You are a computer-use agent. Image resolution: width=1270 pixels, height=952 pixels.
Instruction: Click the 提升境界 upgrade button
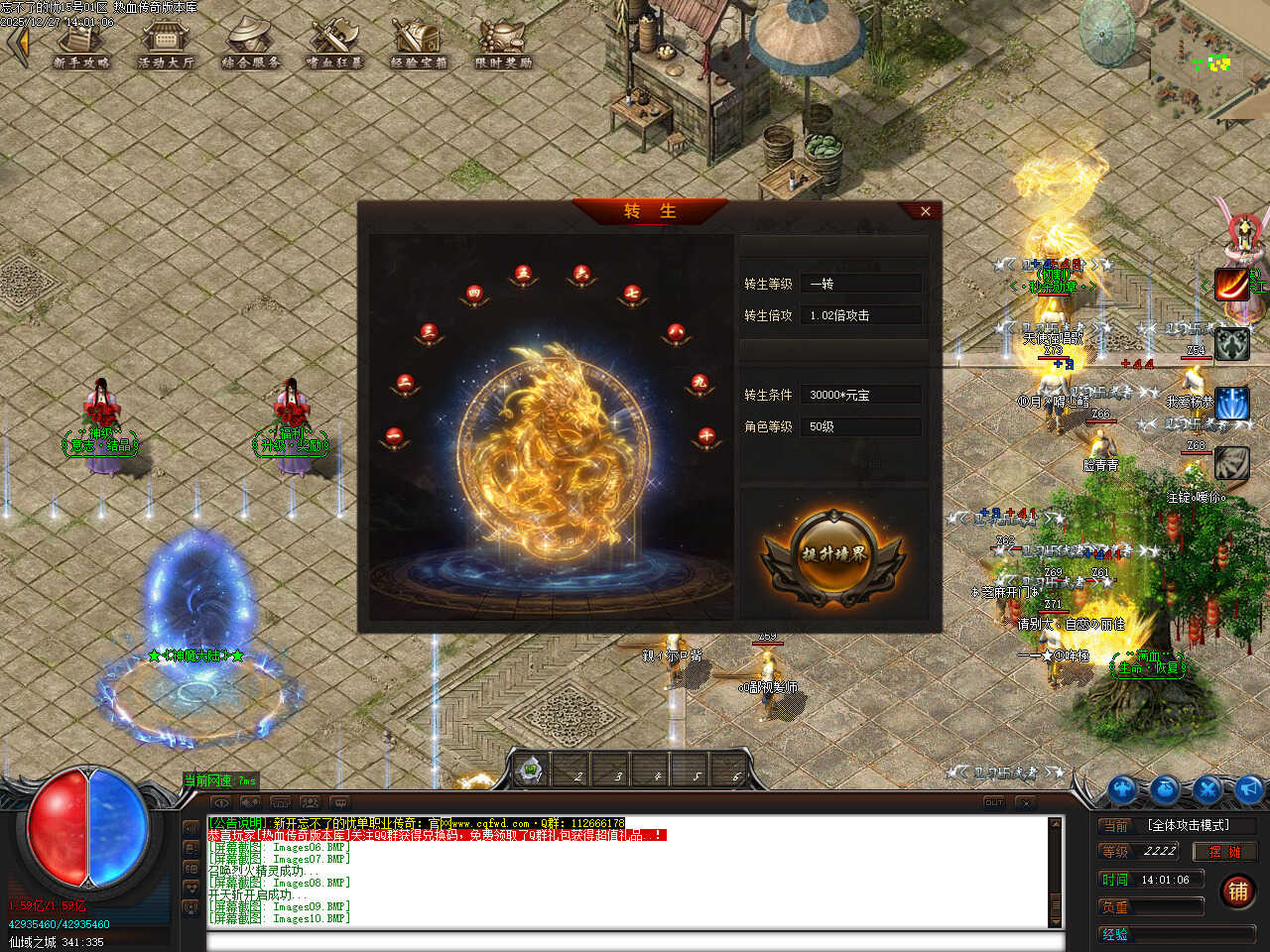tap(833, 554)
